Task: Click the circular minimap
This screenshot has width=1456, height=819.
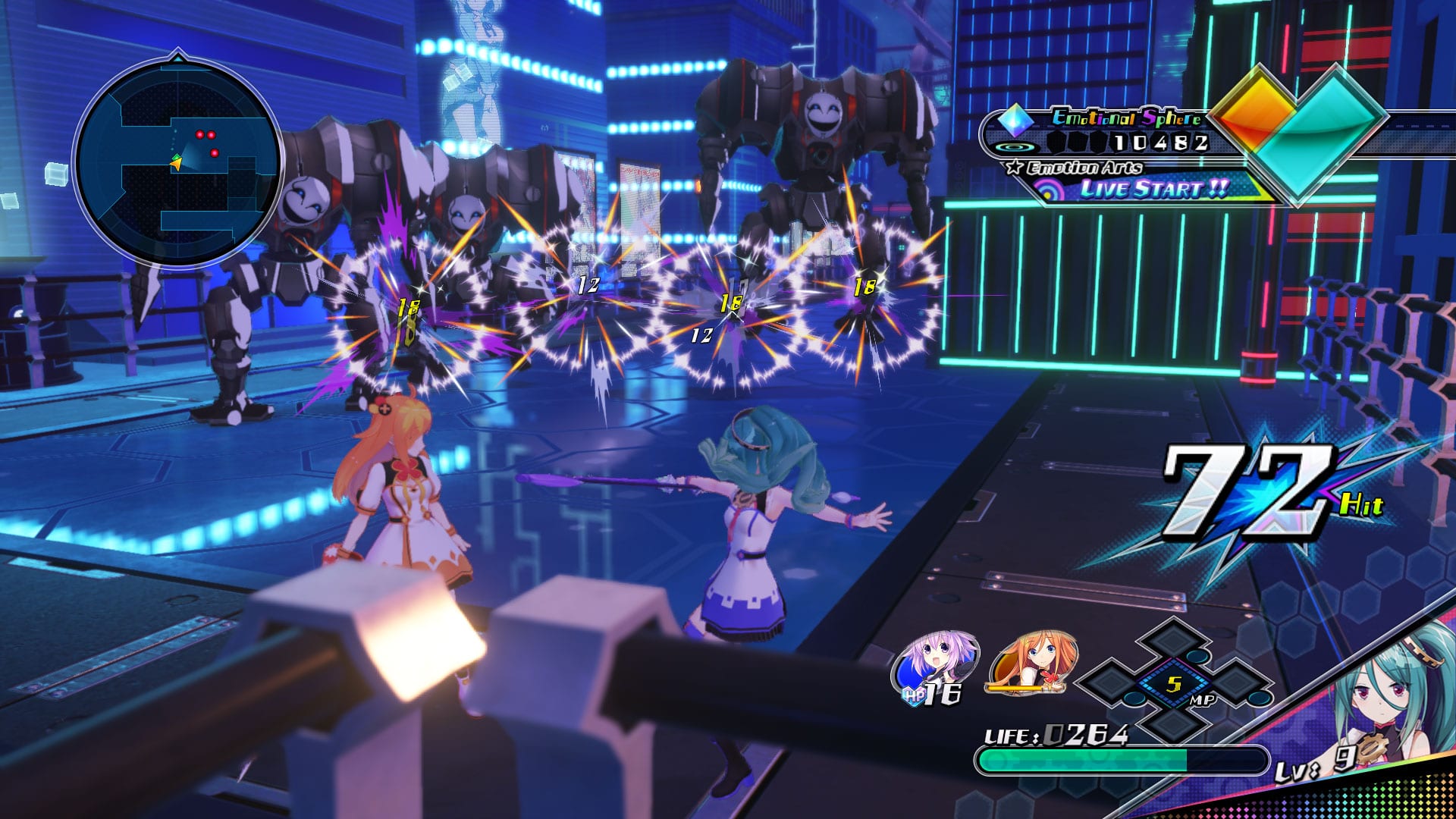Action: click(x=178, y=163)
